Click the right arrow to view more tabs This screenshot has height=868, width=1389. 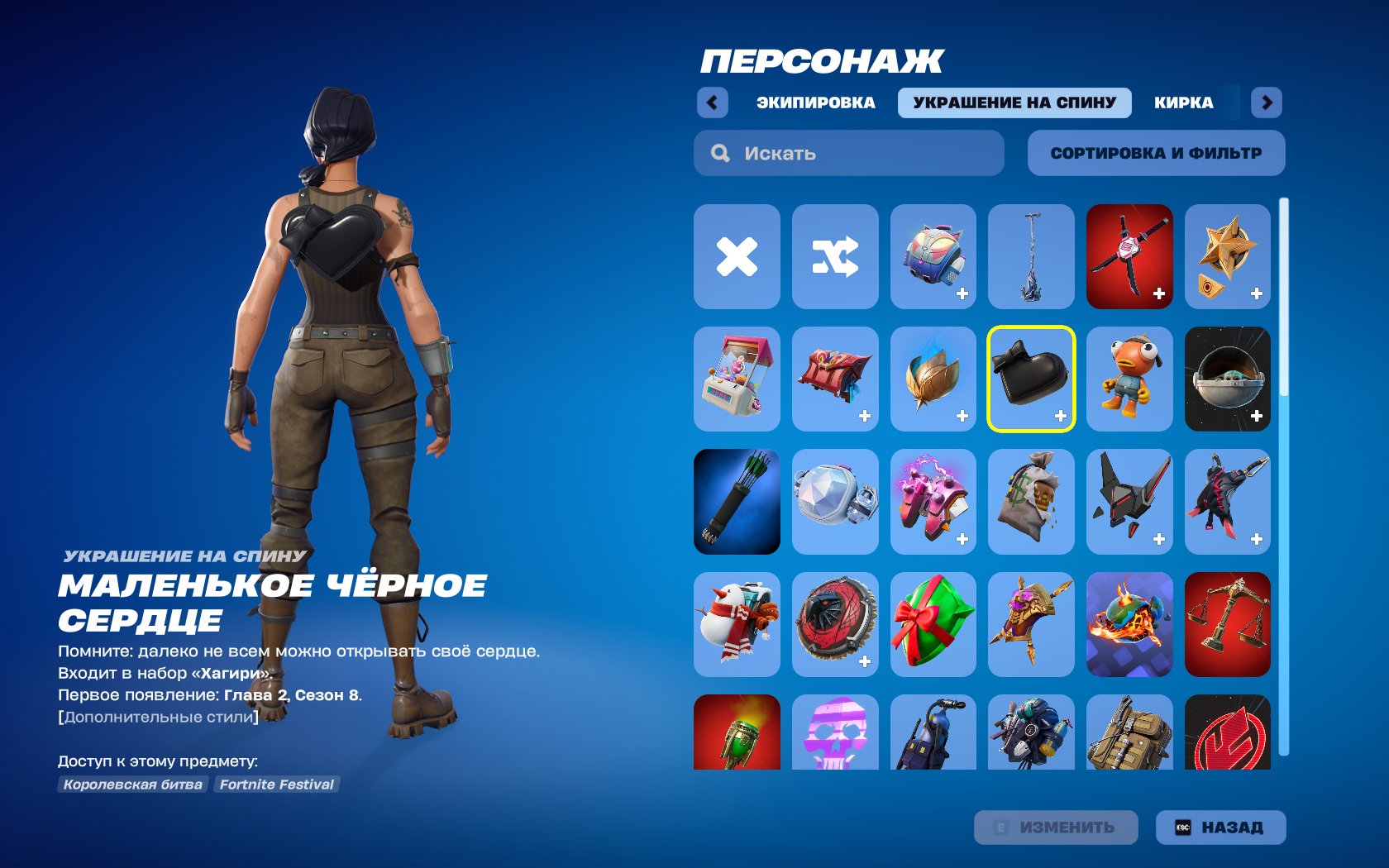(1265, 103)
